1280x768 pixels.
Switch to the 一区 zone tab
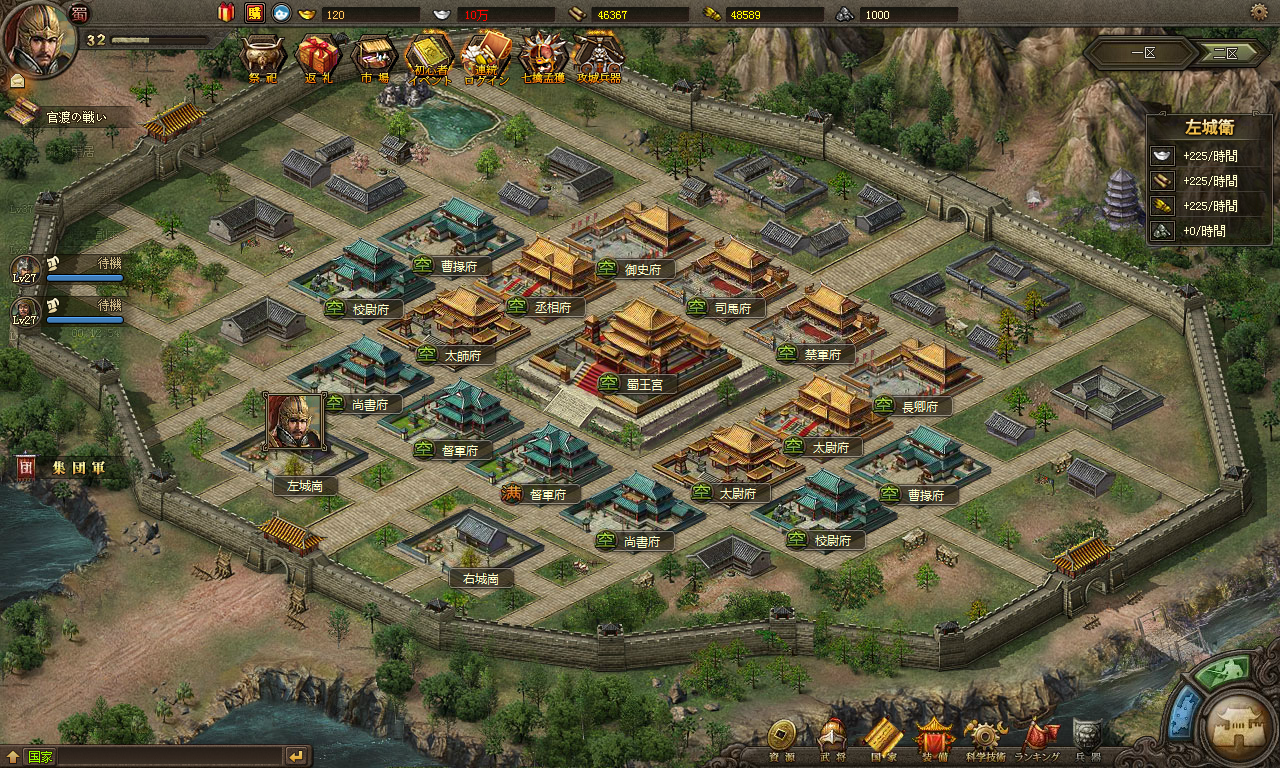(x=1142, y=54)
